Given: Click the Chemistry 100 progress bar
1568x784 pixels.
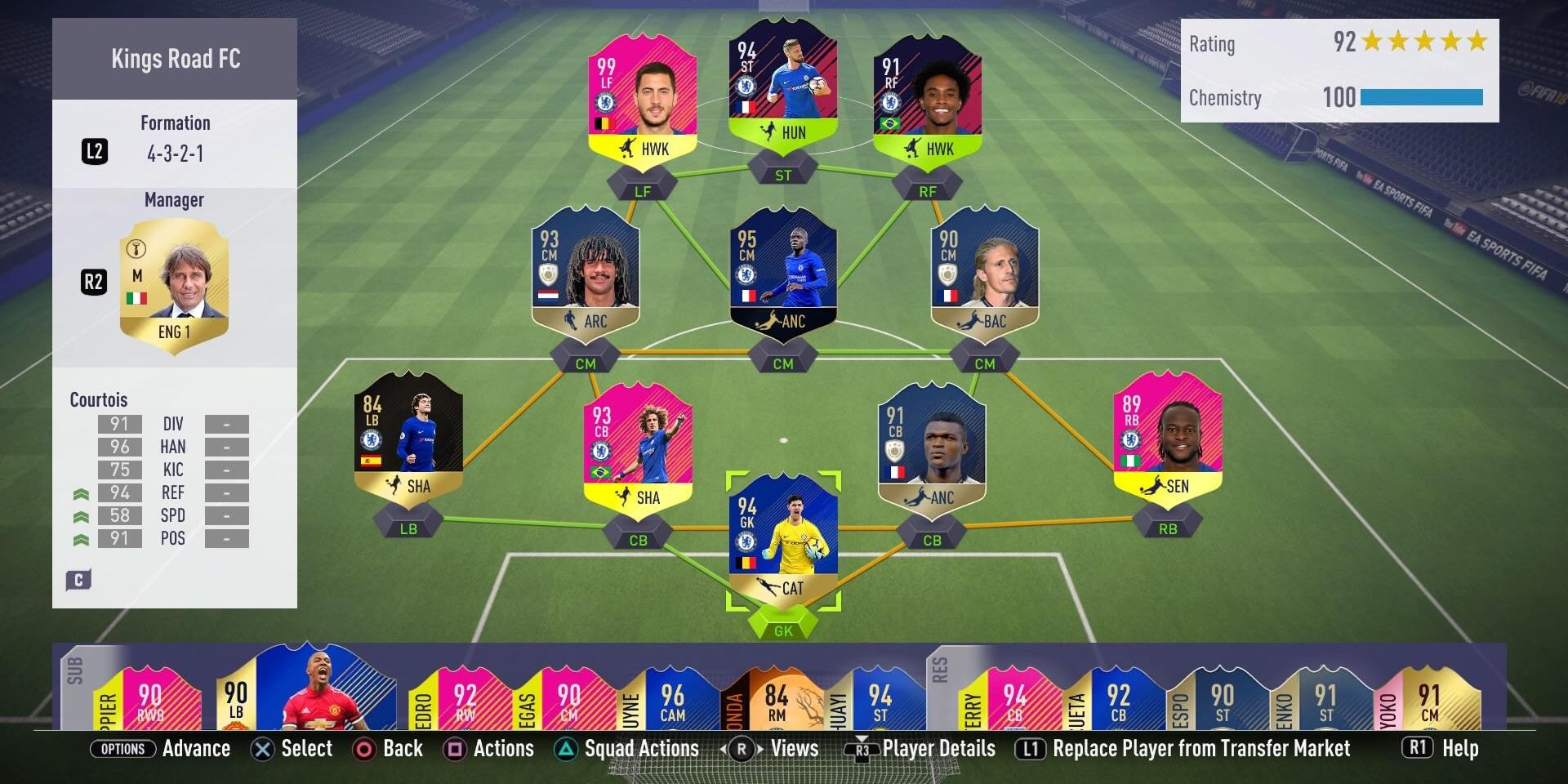Looking at the screenshot, I should 1421,97.
